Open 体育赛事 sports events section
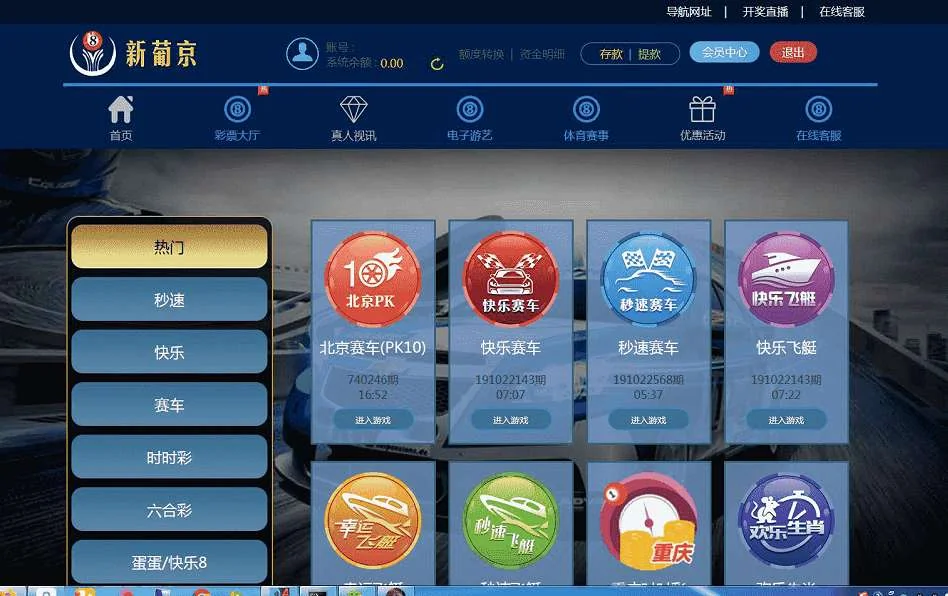 pyautogui.click(x=586, y=119)
